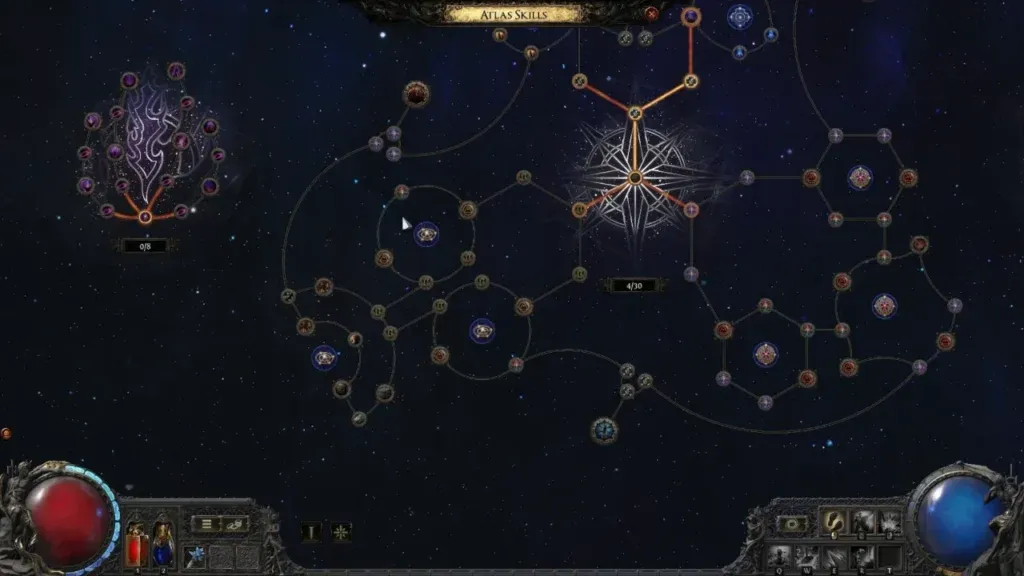Activate the skill bound to W
Viewport: 1024px width, 576px height.
coord(808,555)
